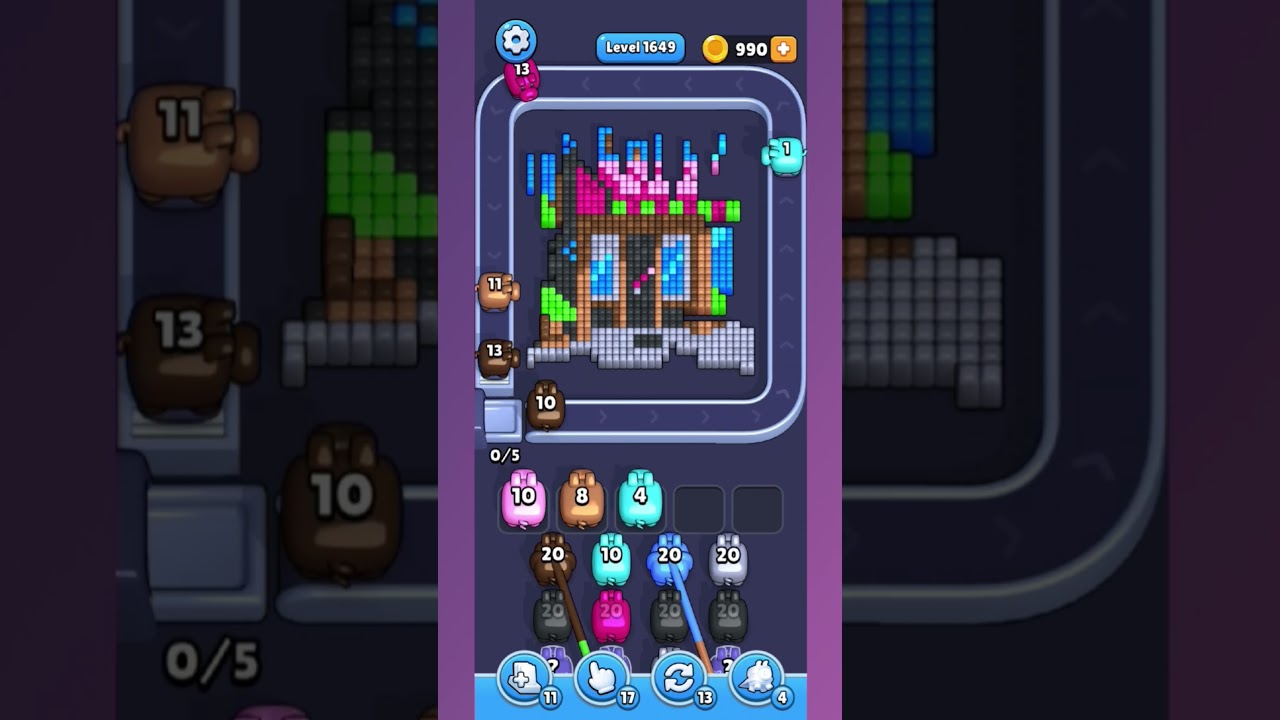Tap the 0/5 progress counter
This screenshot has height=720, width=1280.
coord(503,454)
